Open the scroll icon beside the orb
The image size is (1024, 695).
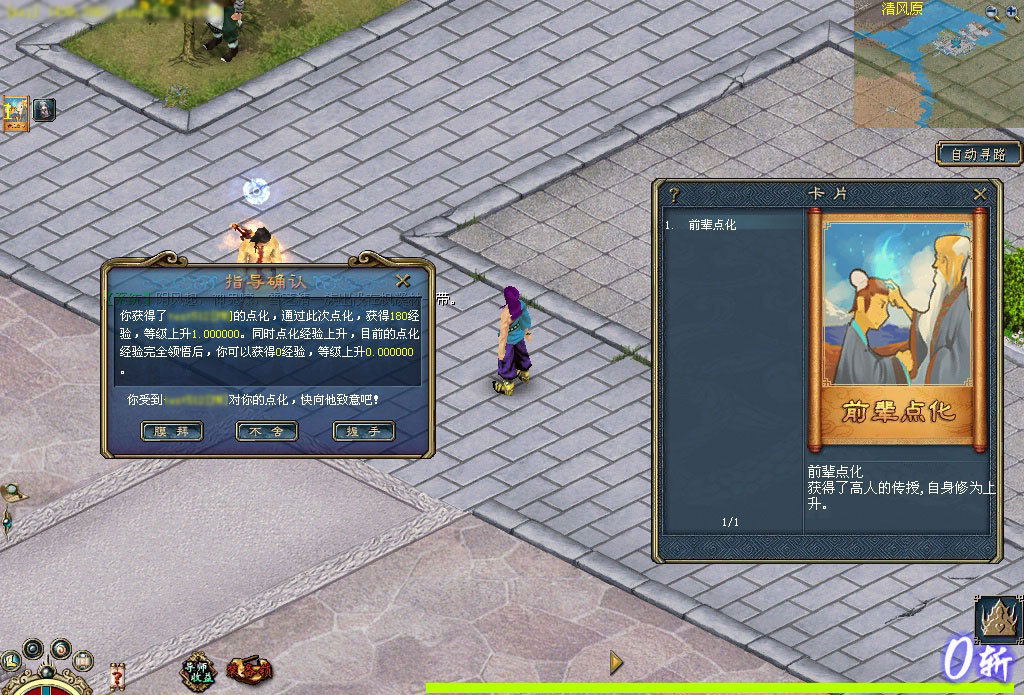coord(83,661)
